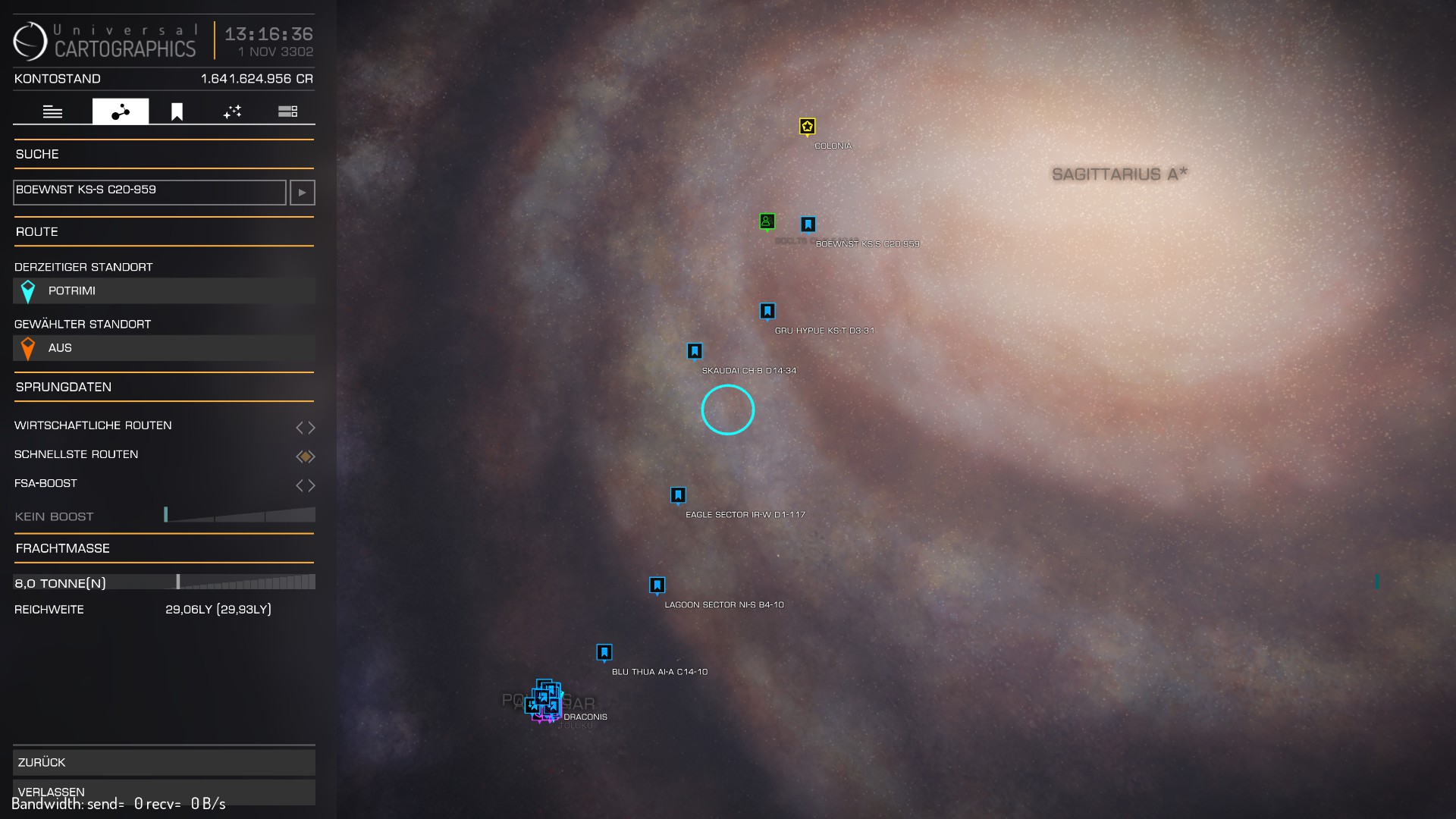The width and height of the screenshot is (1456, 819).
Task: Exit the map with Verlassen
Action: [164, 792]
